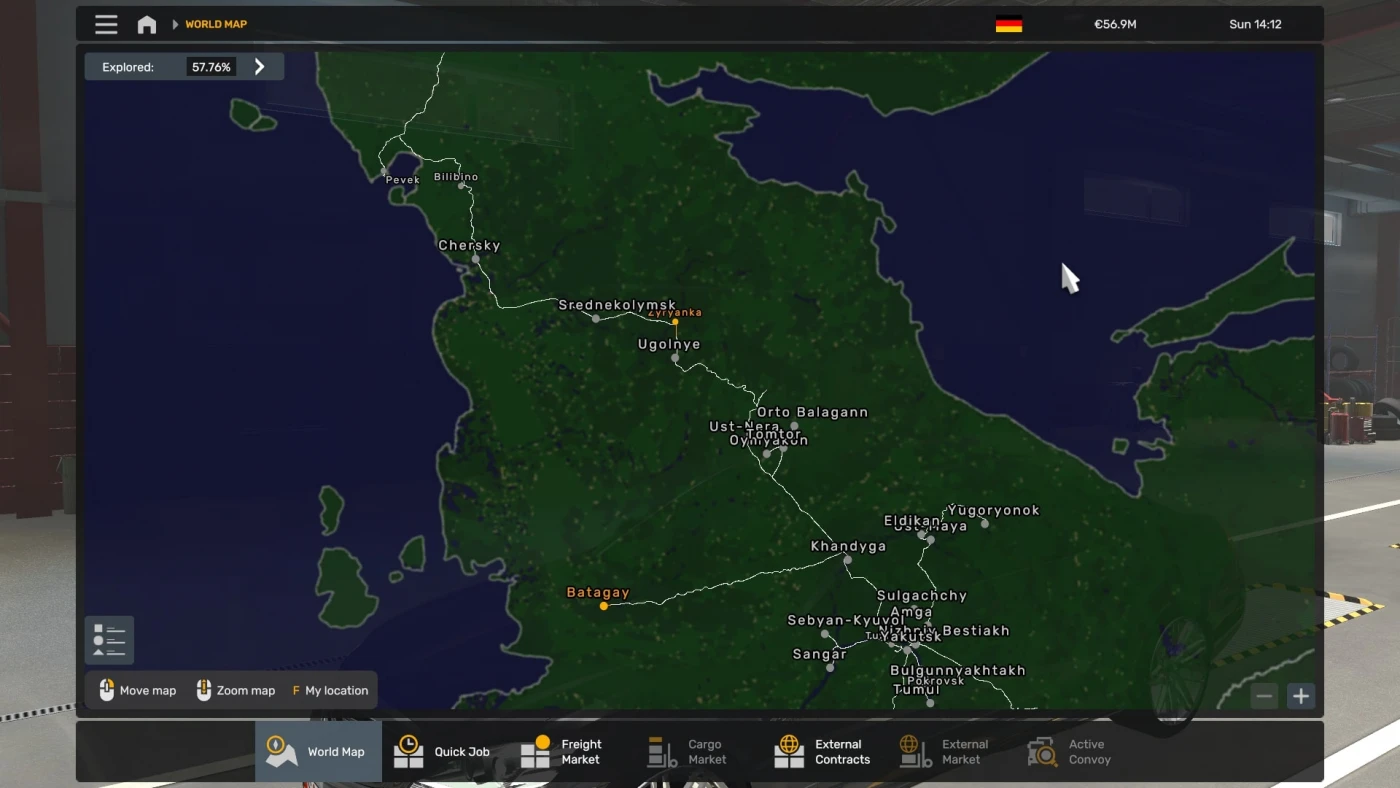Click the WORLD MAP breadcrumb label
The width and height of the screenshot is (1400, 788).
pos(216,24)
